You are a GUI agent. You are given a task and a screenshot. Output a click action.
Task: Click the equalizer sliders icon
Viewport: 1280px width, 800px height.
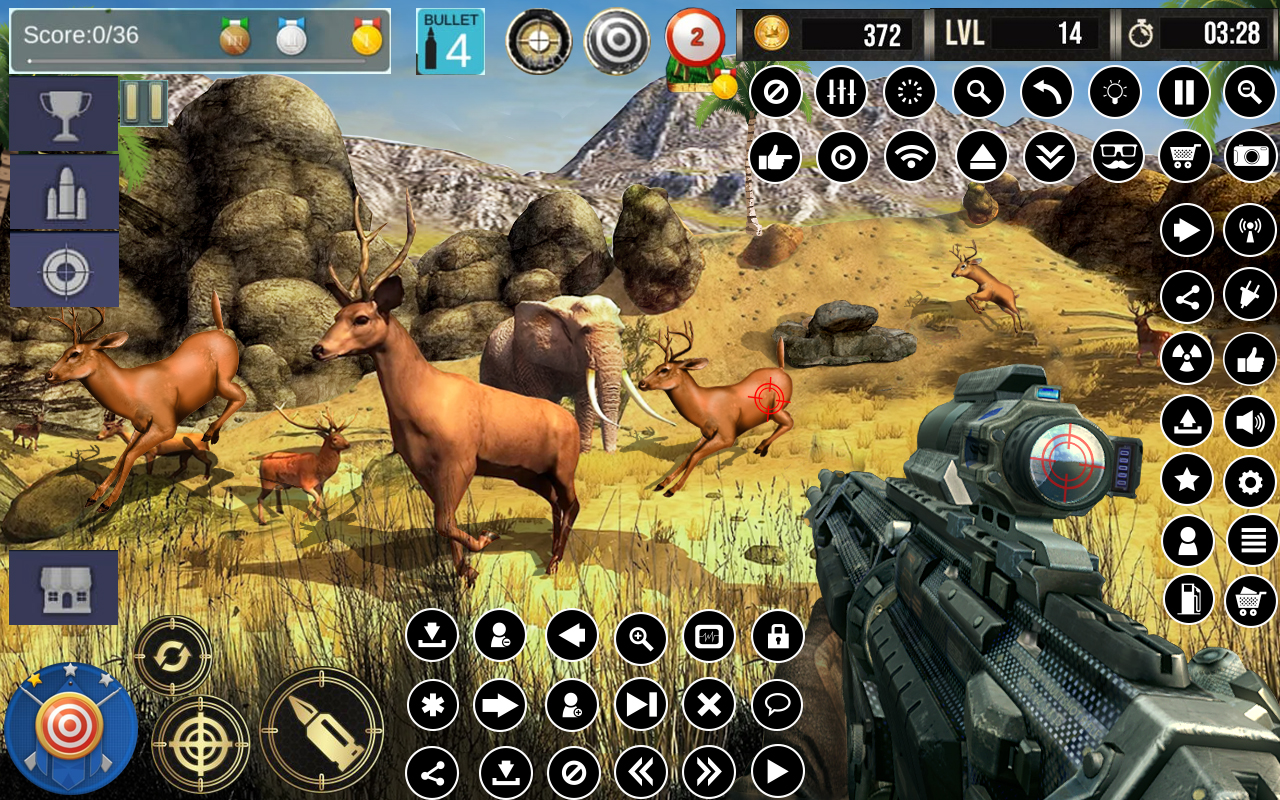point(841,93)
